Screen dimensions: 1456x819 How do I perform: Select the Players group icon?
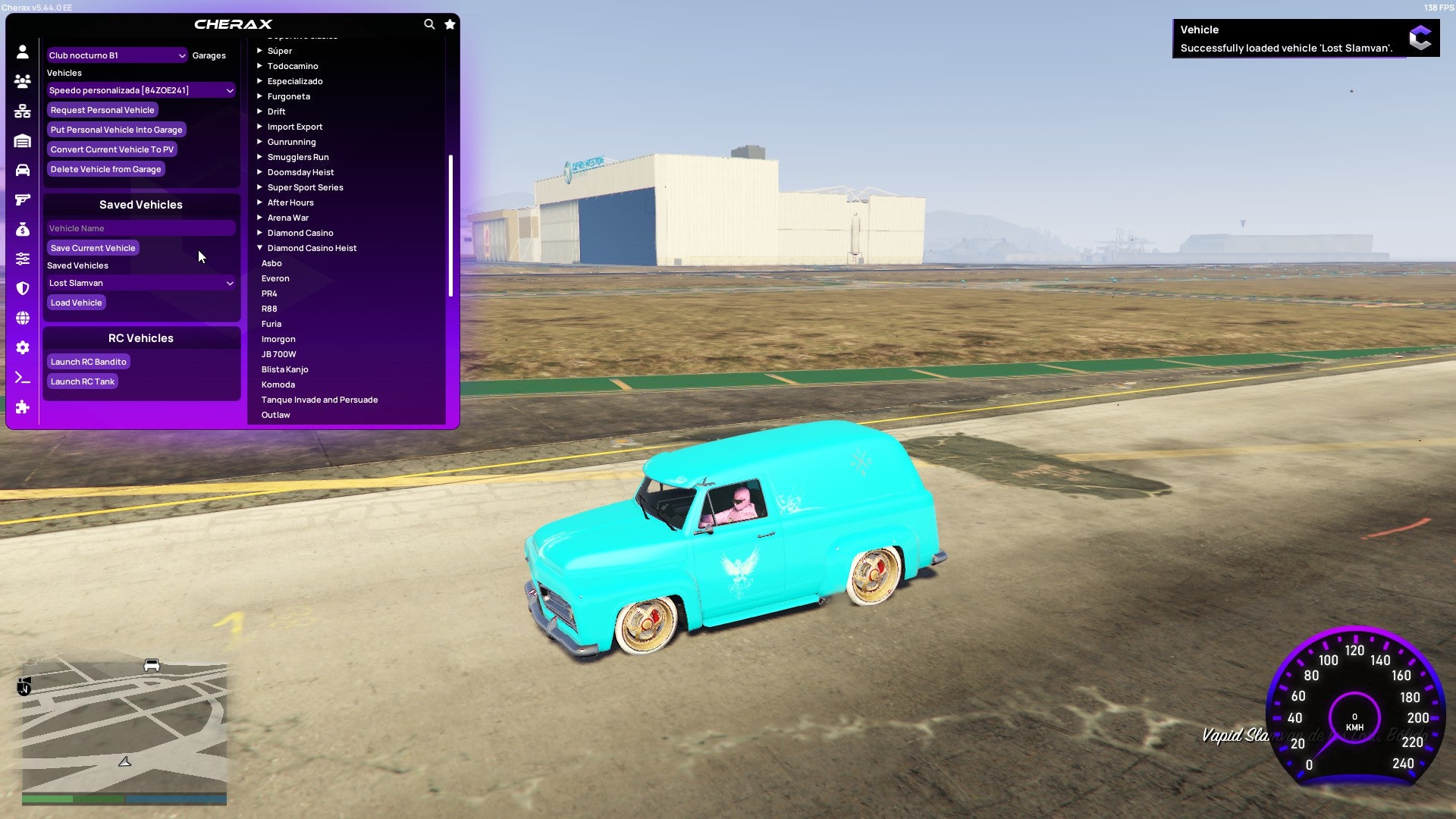pos(23,80)
